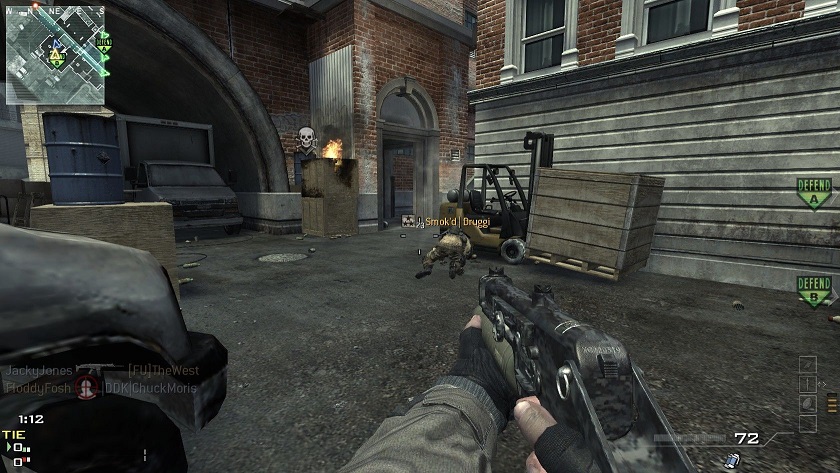
Task: Select the third killstreak reward slot
Action: pos(807,403)
